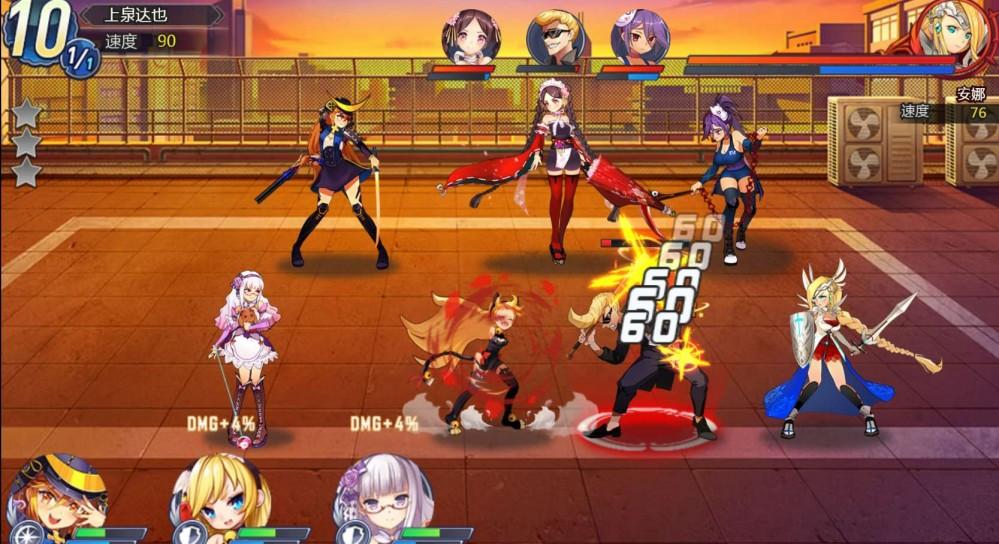This screenshot has height=544, width=999.
Task: Target the purple-haired masked enemy portrait
Action: tap(639, 38)
